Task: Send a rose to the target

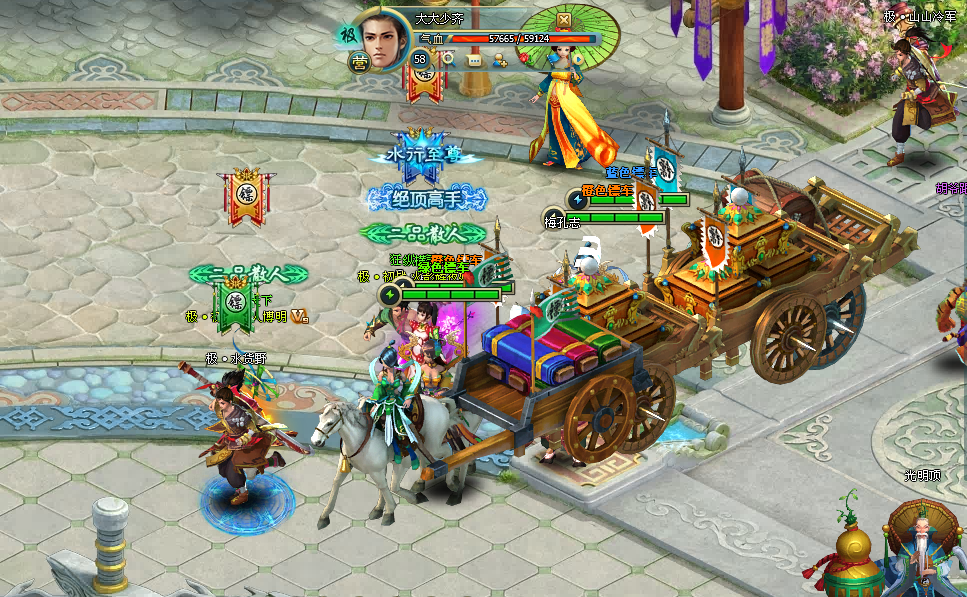Action: 523,58
